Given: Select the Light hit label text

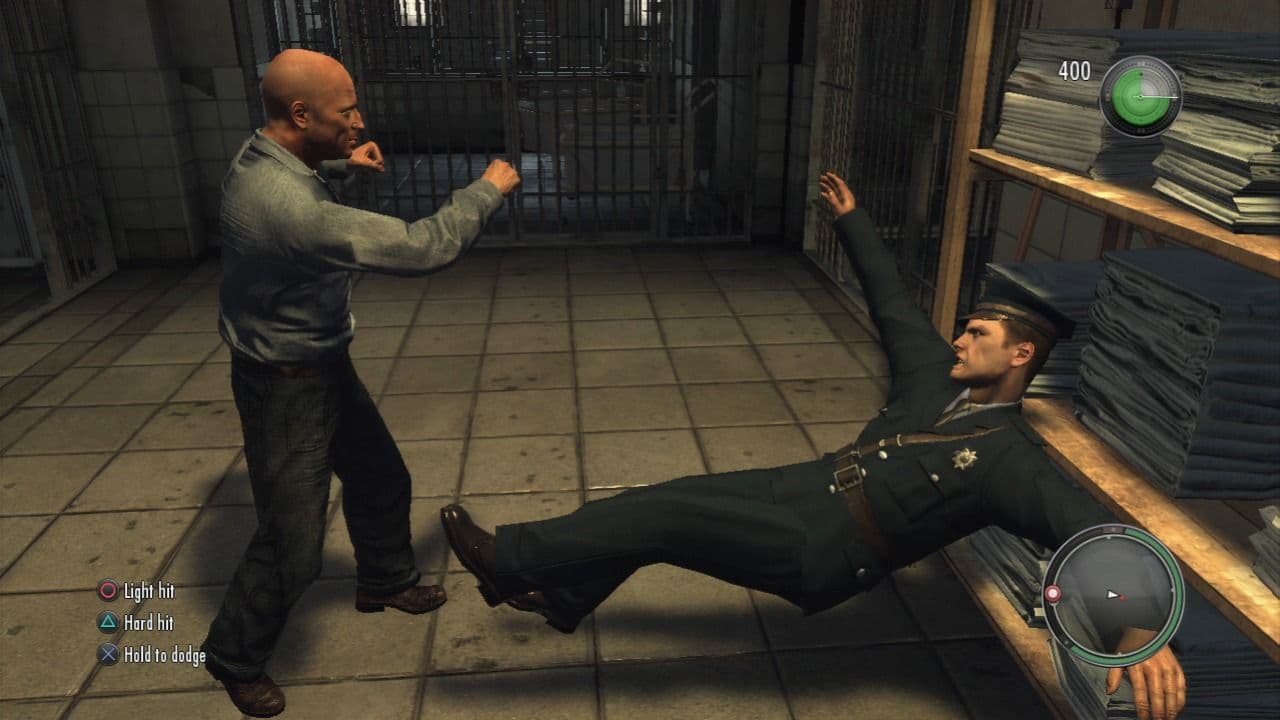Looking at the screenshot, I should (149, 590).
